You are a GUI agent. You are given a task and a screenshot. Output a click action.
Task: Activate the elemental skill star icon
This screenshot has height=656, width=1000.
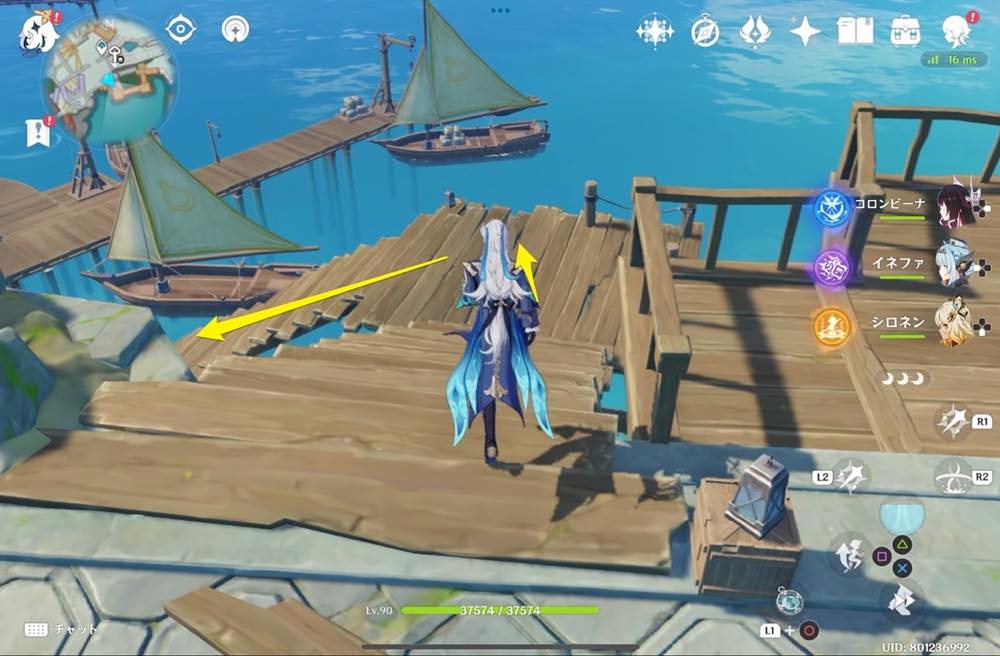[x=953, y=422]
